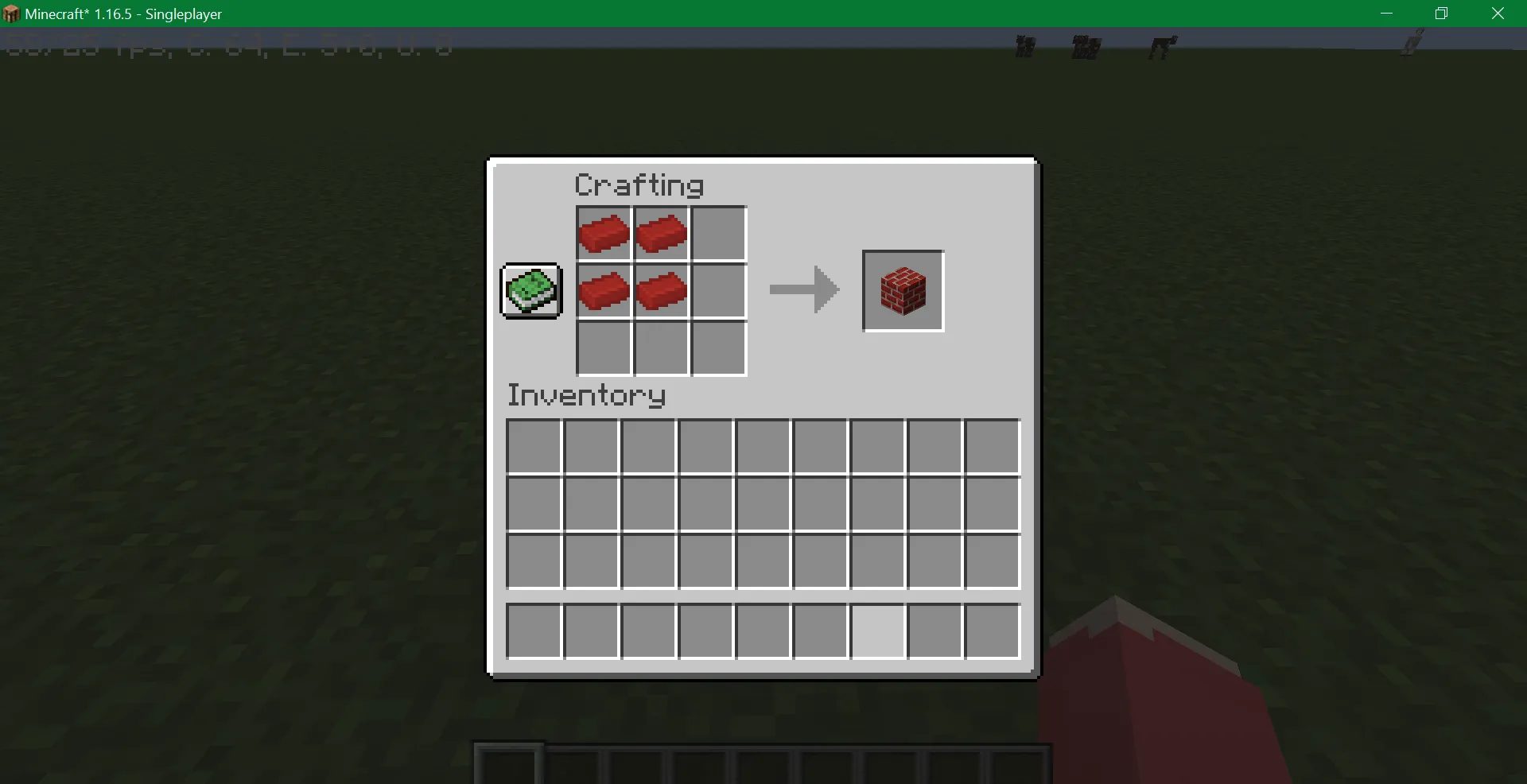Viewport: 1527px width, 784px height.
Task: Restore down the Minecraft window
Action: 1441,14
